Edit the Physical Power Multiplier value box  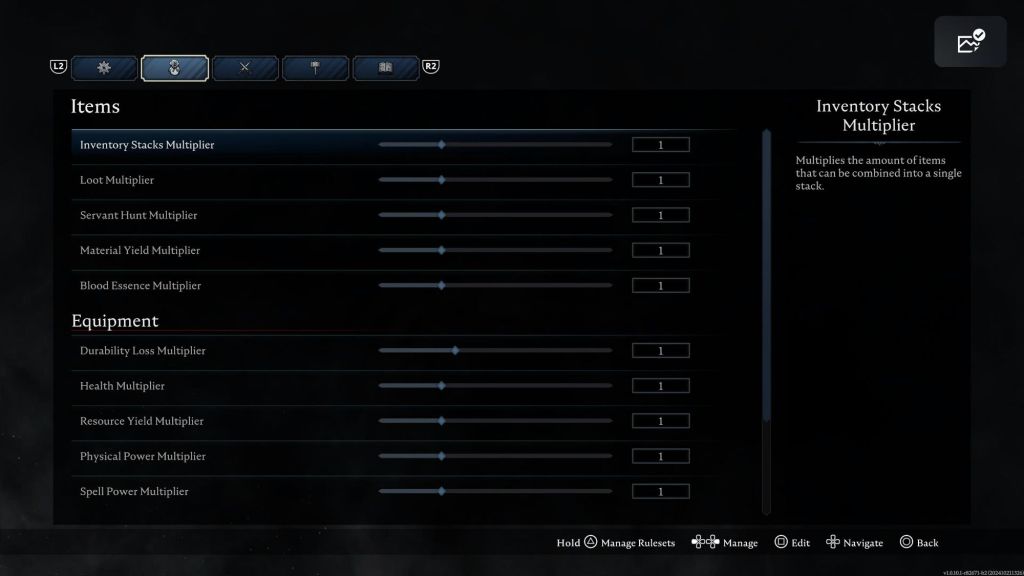660,456
